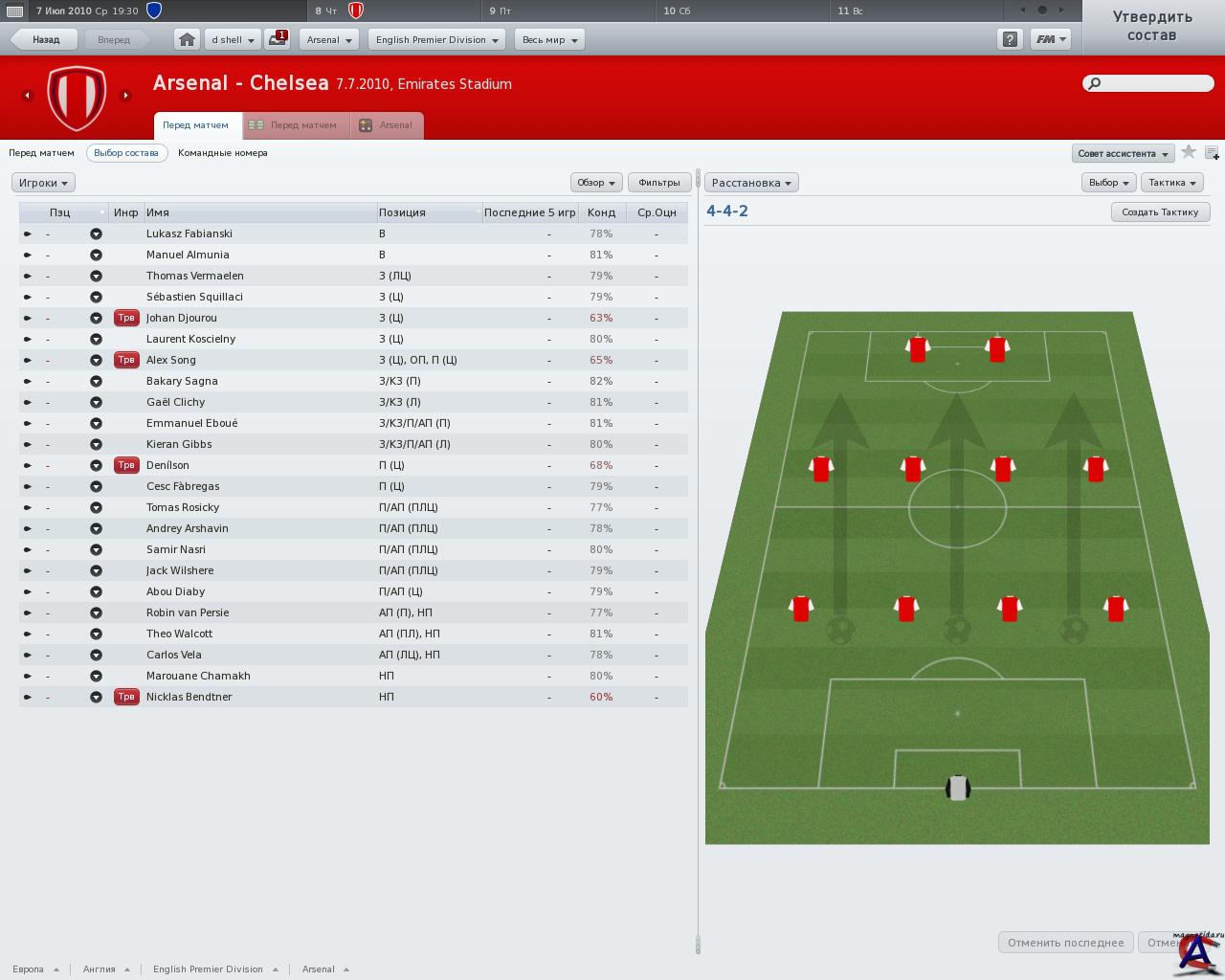Open the Обзор view dropdown
The height and width of the screenshot is (980, 1225).
pos(595,183)
